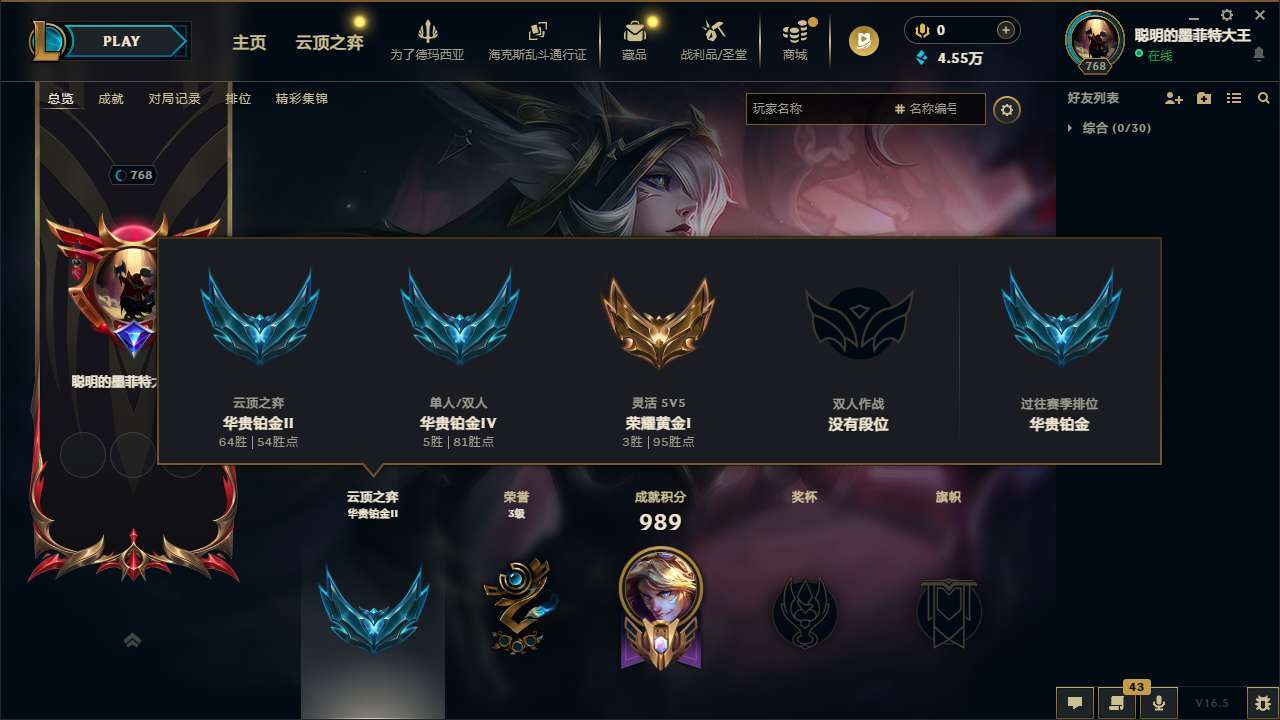
Task: Switch to the 排位 tab
Action: pyautogui.click(x=239, y=99)
